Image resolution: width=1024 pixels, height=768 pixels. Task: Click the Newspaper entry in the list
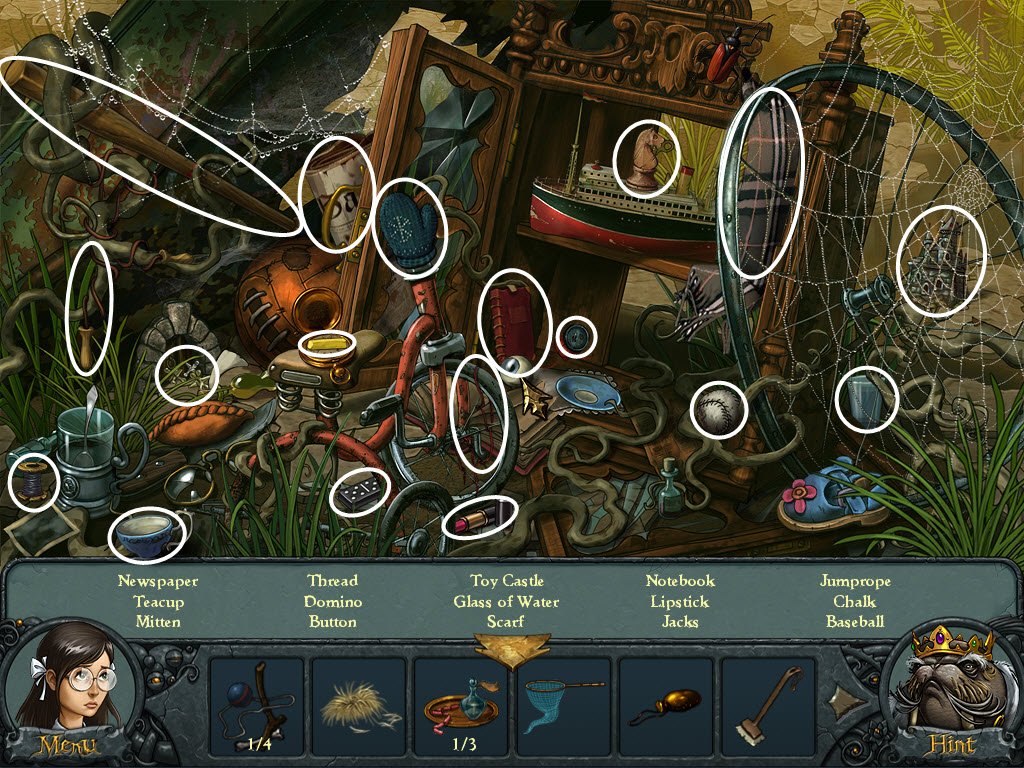(158, 581)
